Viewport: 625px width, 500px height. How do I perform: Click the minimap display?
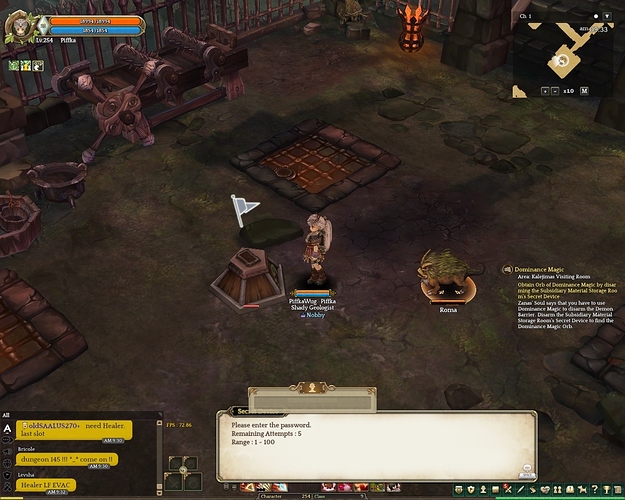point(563,55)
